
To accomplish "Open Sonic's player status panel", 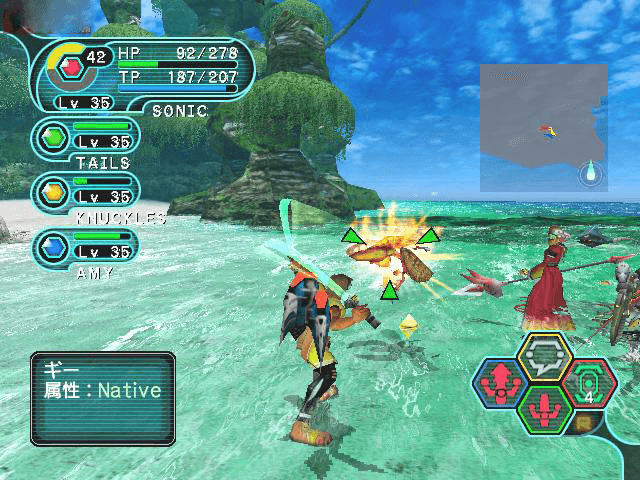I will 145,74.
